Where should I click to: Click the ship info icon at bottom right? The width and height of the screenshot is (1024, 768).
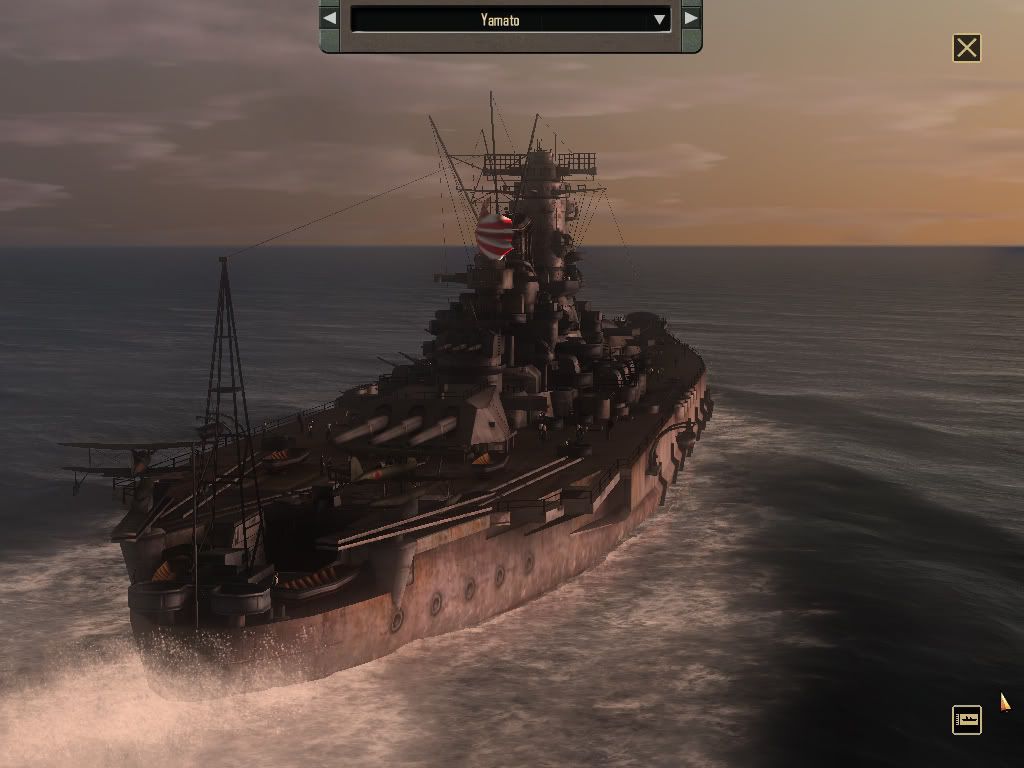click(967, 720)
